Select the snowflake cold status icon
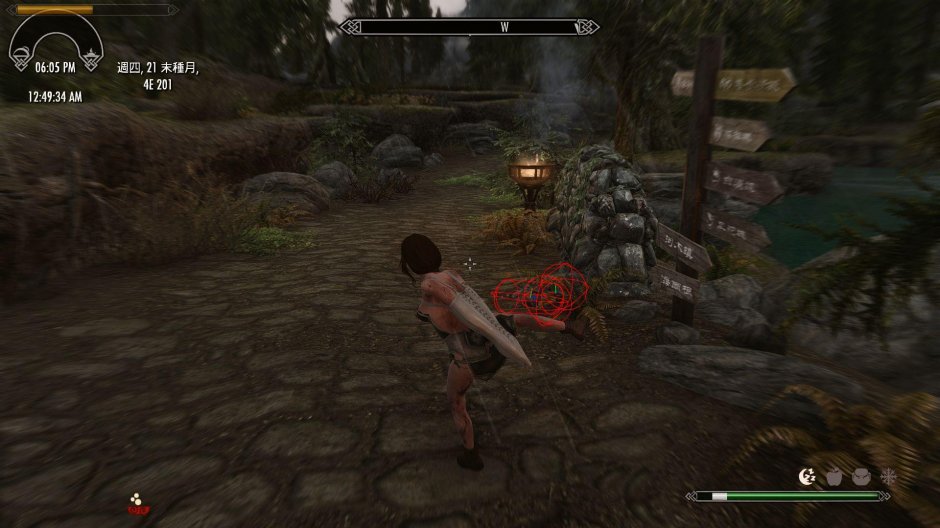The width and height of the screenshot is (940, 528). (887, 477)
